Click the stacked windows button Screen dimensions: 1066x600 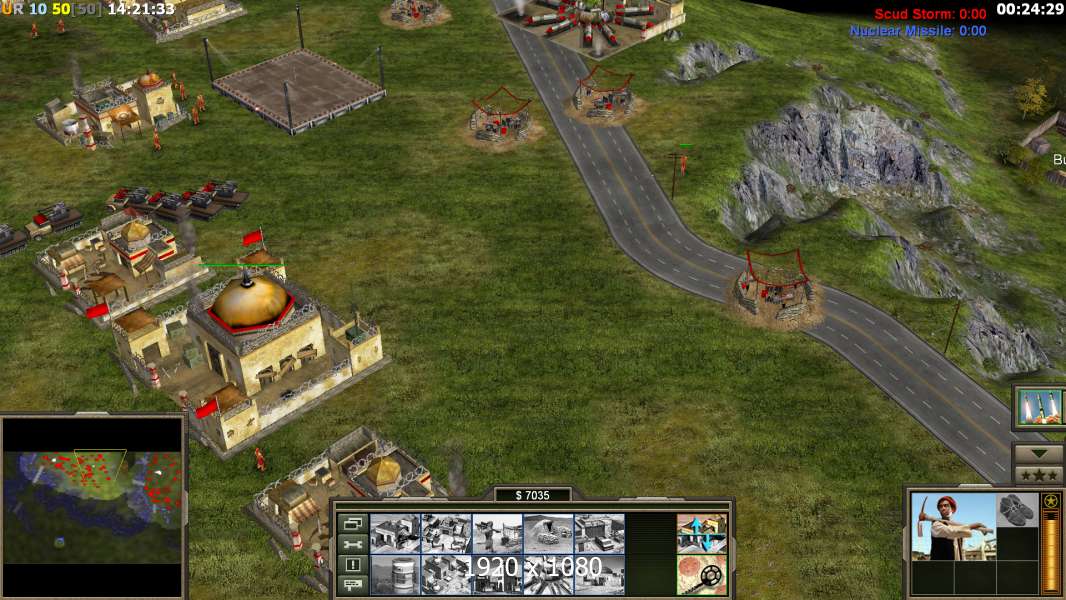pyautogui.click(x=351, y=523)
